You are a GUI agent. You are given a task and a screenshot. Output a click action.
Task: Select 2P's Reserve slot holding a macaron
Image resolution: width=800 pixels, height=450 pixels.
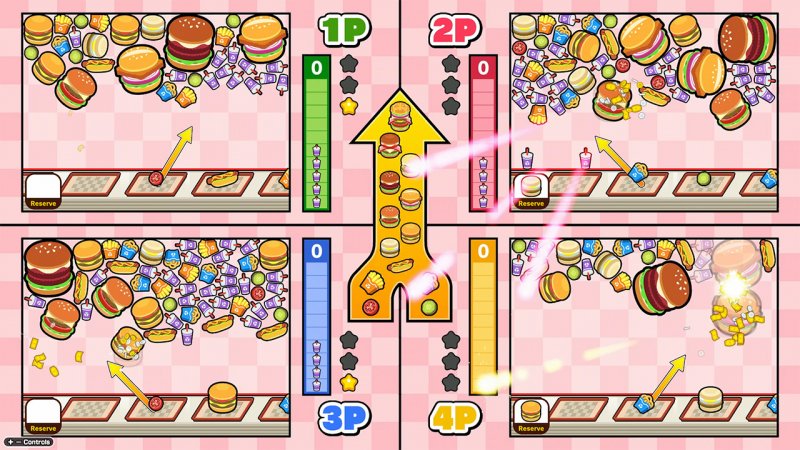pyautogui.click(x=530, y=189)
